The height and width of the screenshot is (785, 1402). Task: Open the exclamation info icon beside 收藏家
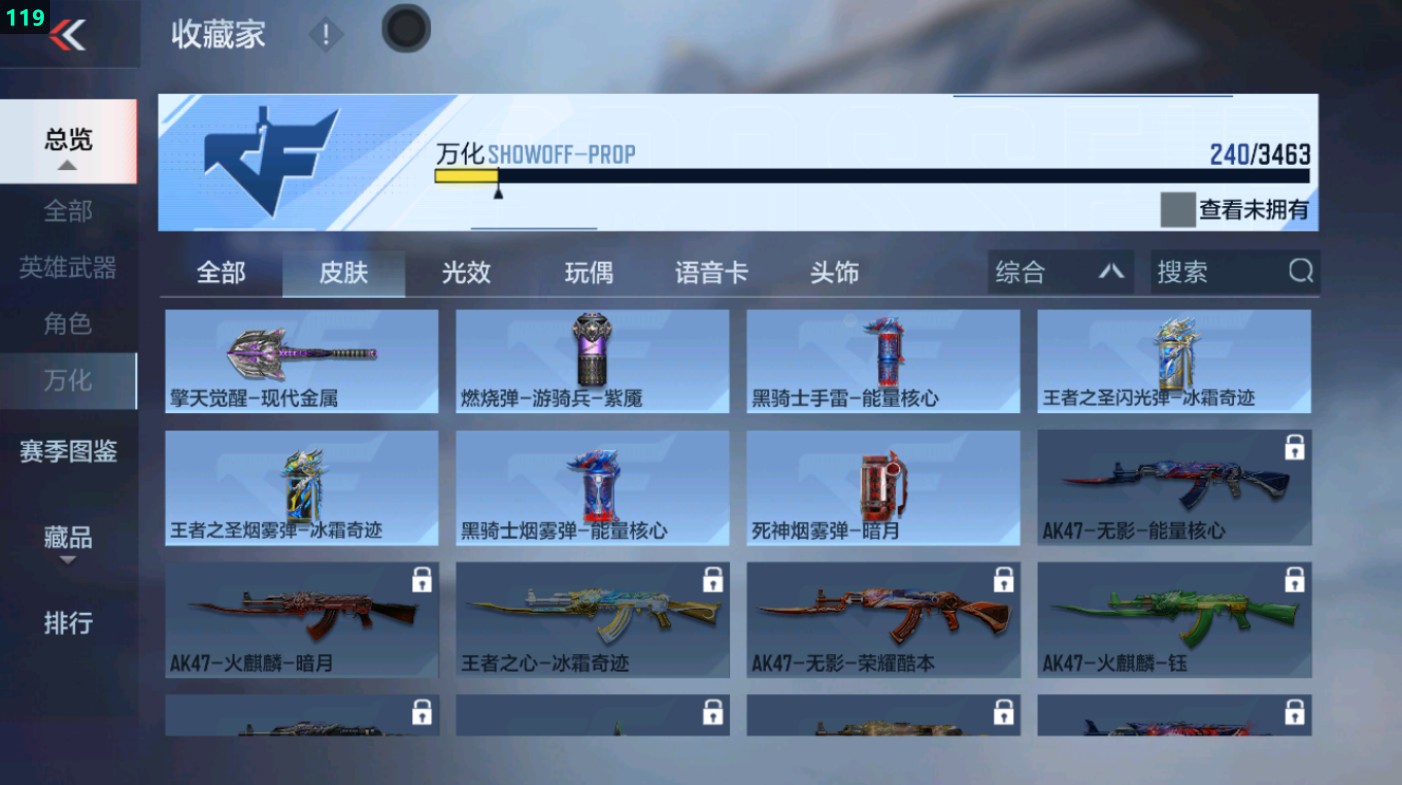(x=326, y=36)
